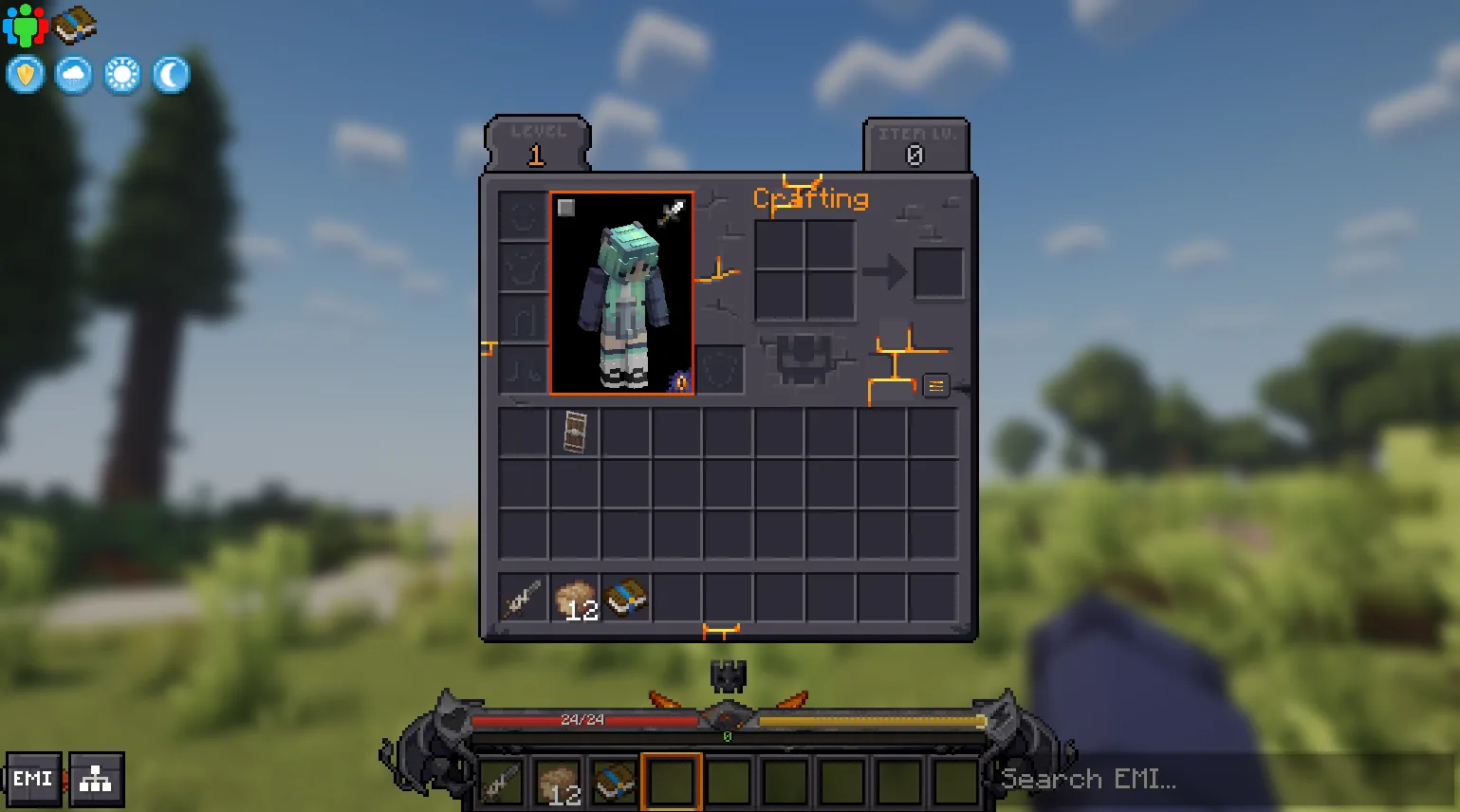The image size is (1460, 812).
Task: Set the weather with the rain cloud button
Action: [x=74, y=75]
